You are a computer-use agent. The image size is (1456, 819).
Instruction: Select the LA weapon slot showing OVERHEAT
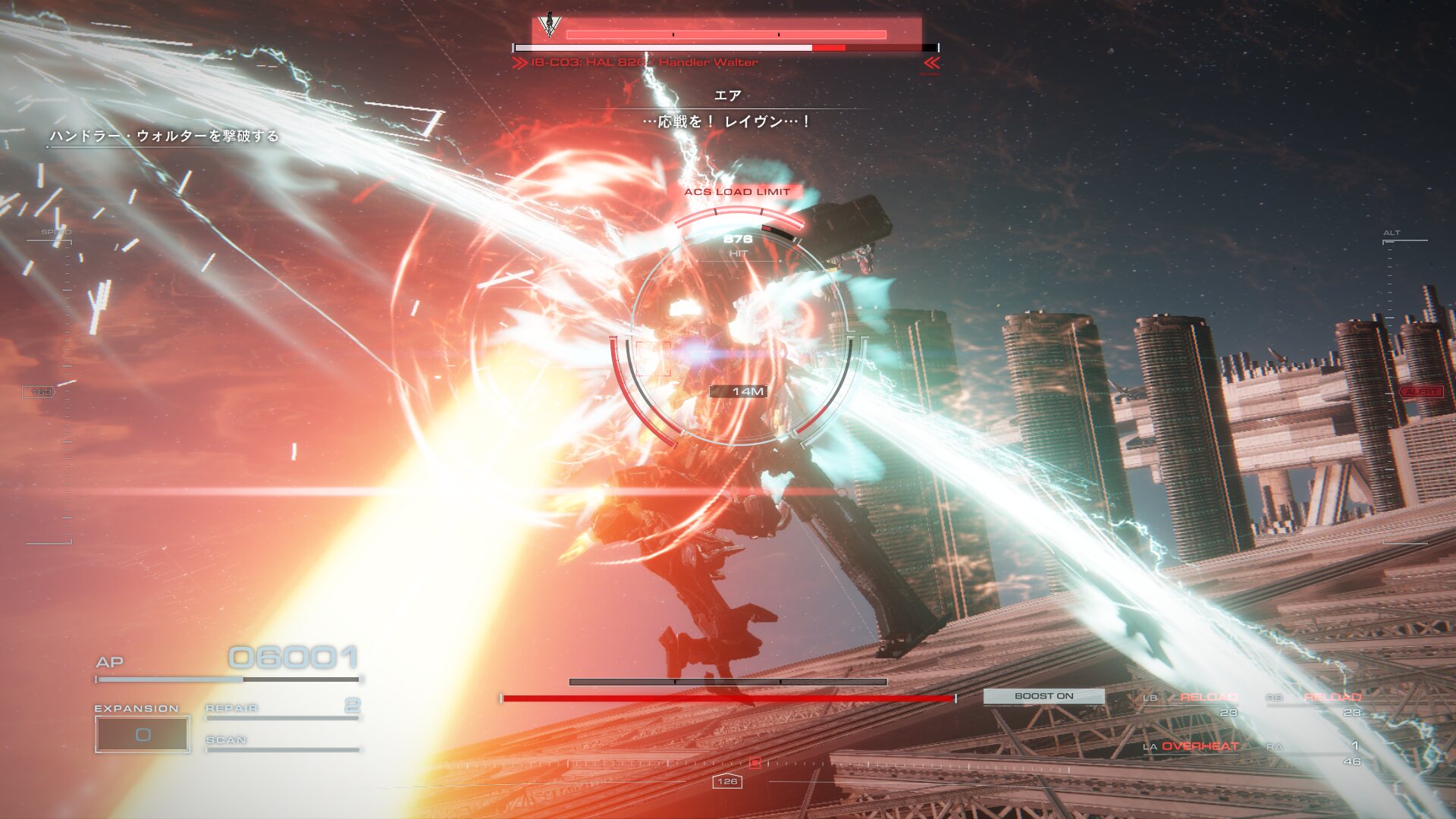(x=1191, y=746)
